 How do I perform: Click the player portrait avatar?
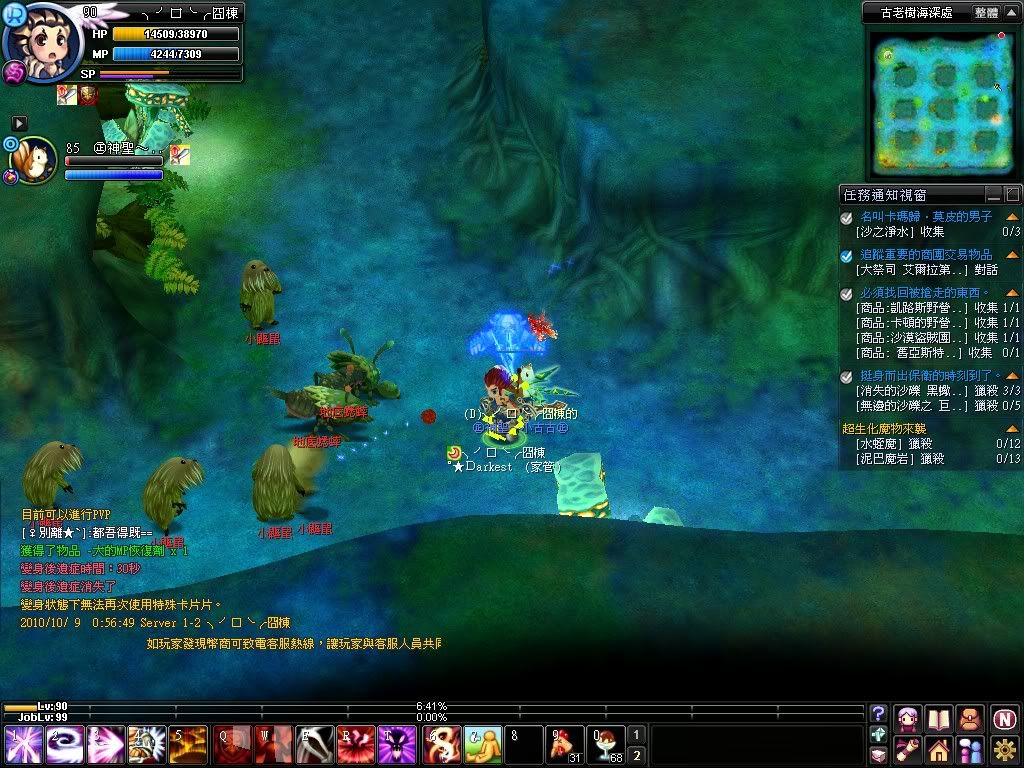pos(42,40)
